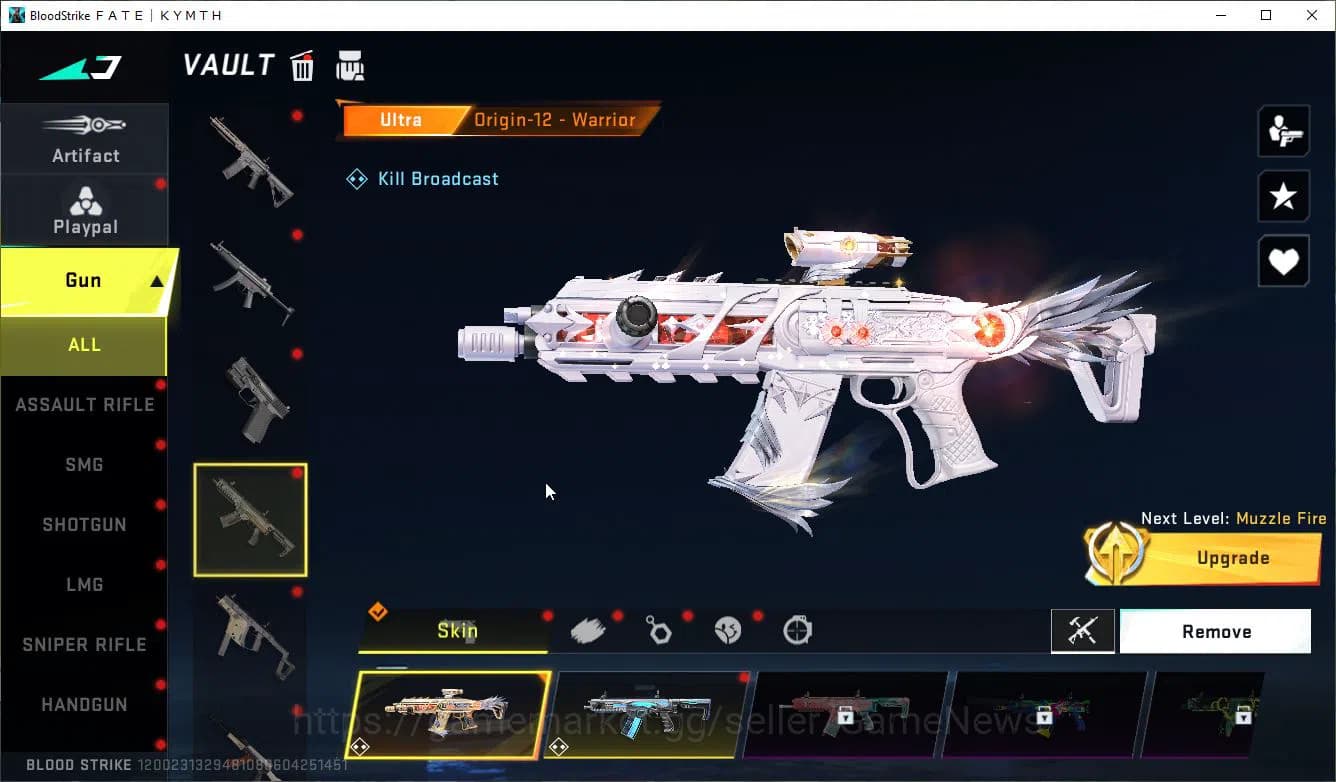Click the Remove button
This screenshot has width=1336, height=782.
[x=1215, y=631]
